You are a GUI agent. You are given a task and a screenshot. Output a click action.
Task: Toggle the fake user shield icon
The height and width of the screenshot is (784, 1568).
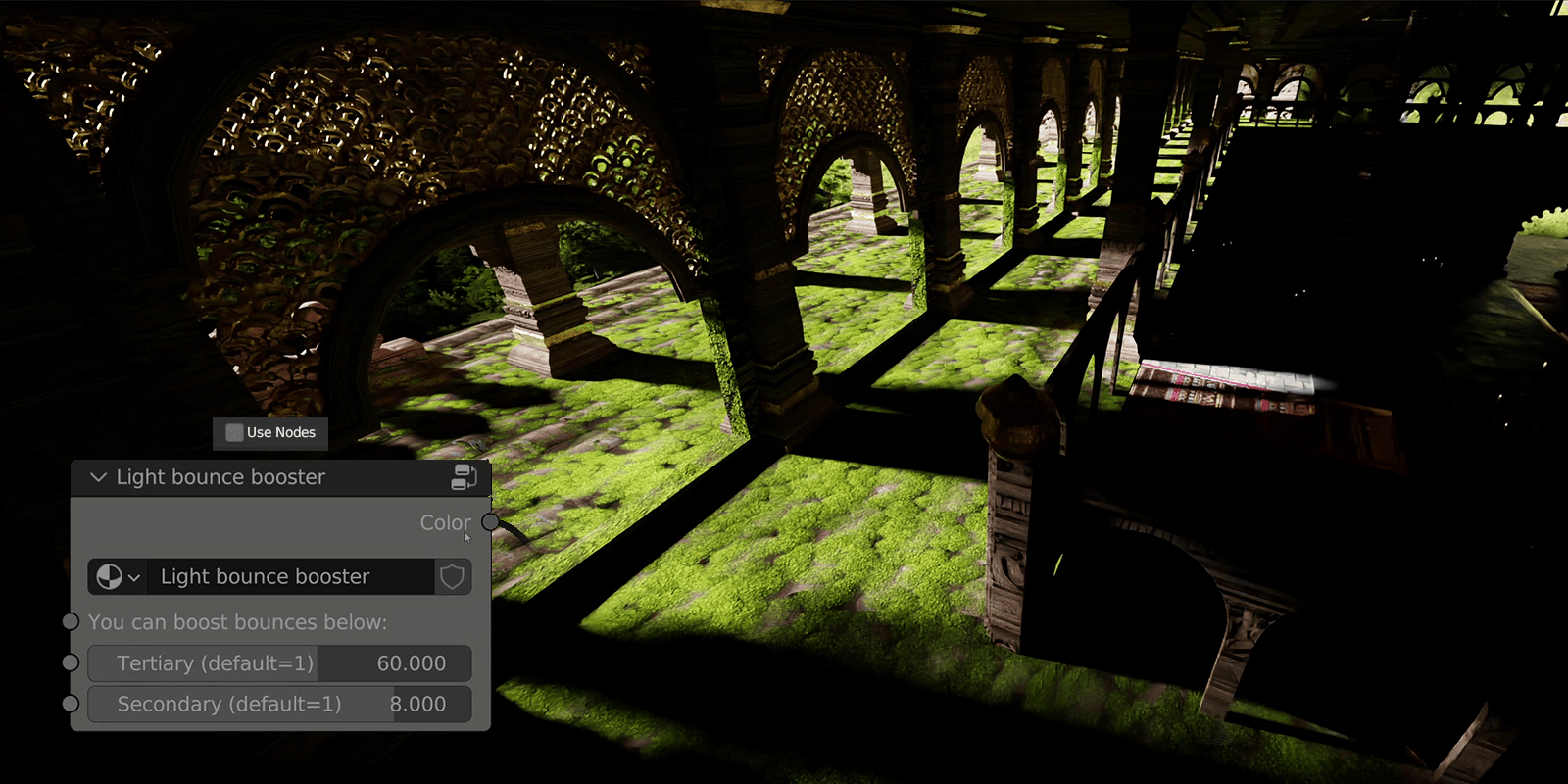(452, 577)
